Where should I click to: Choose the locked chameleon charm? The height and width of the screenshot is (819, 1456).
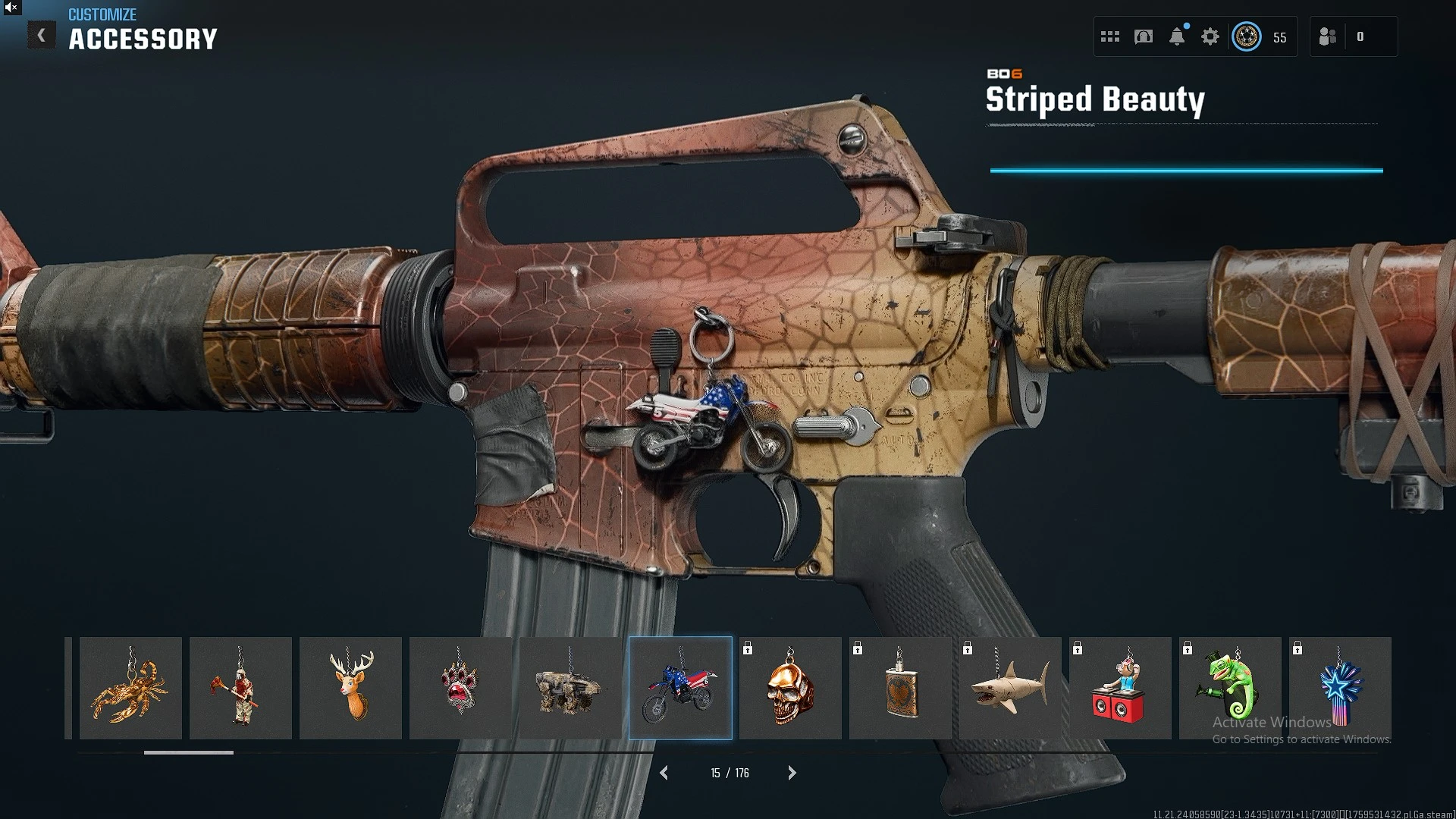1230,688
